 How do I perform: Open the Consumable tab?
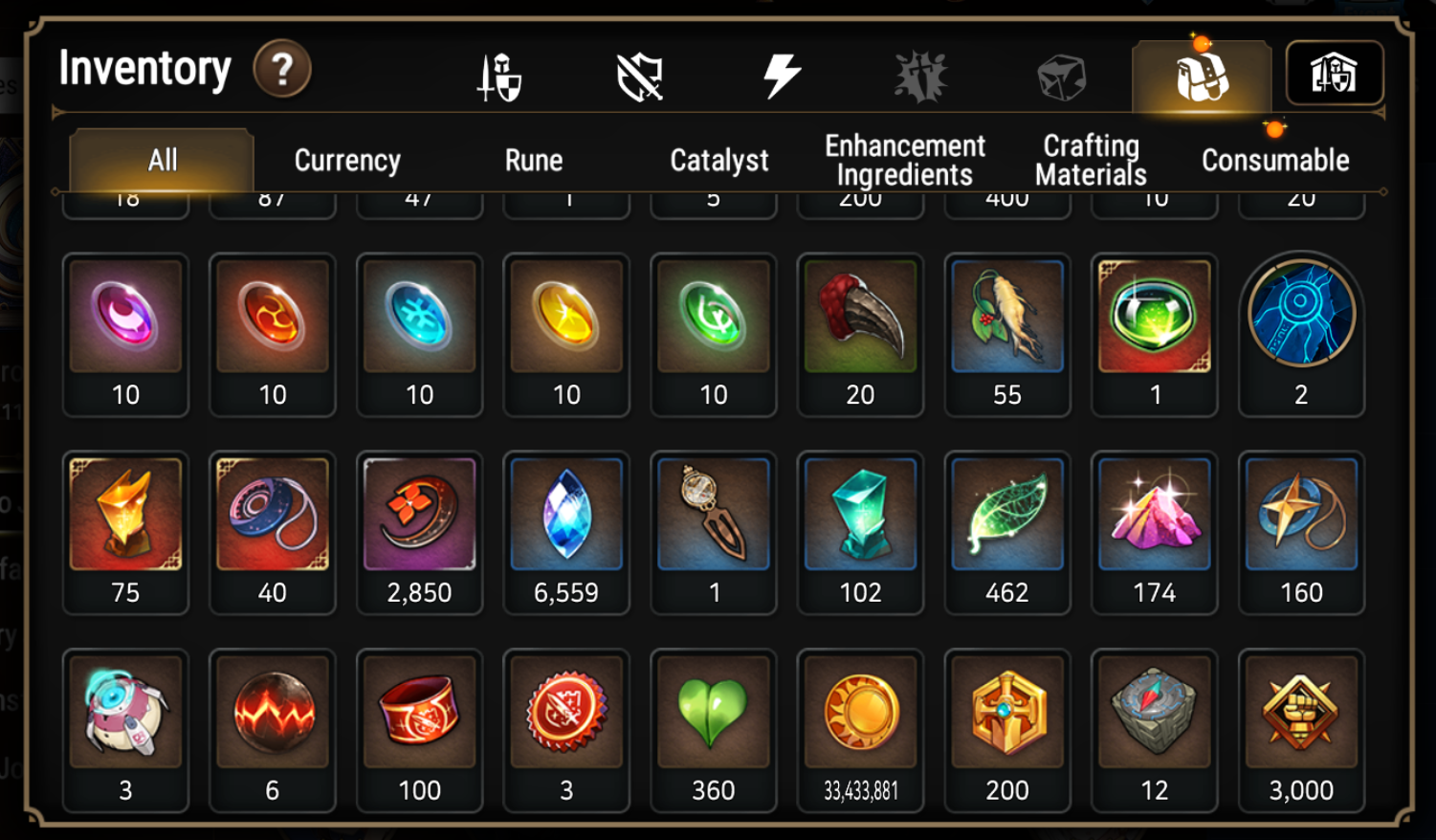pyautogui.click(x=1272, y=160)
